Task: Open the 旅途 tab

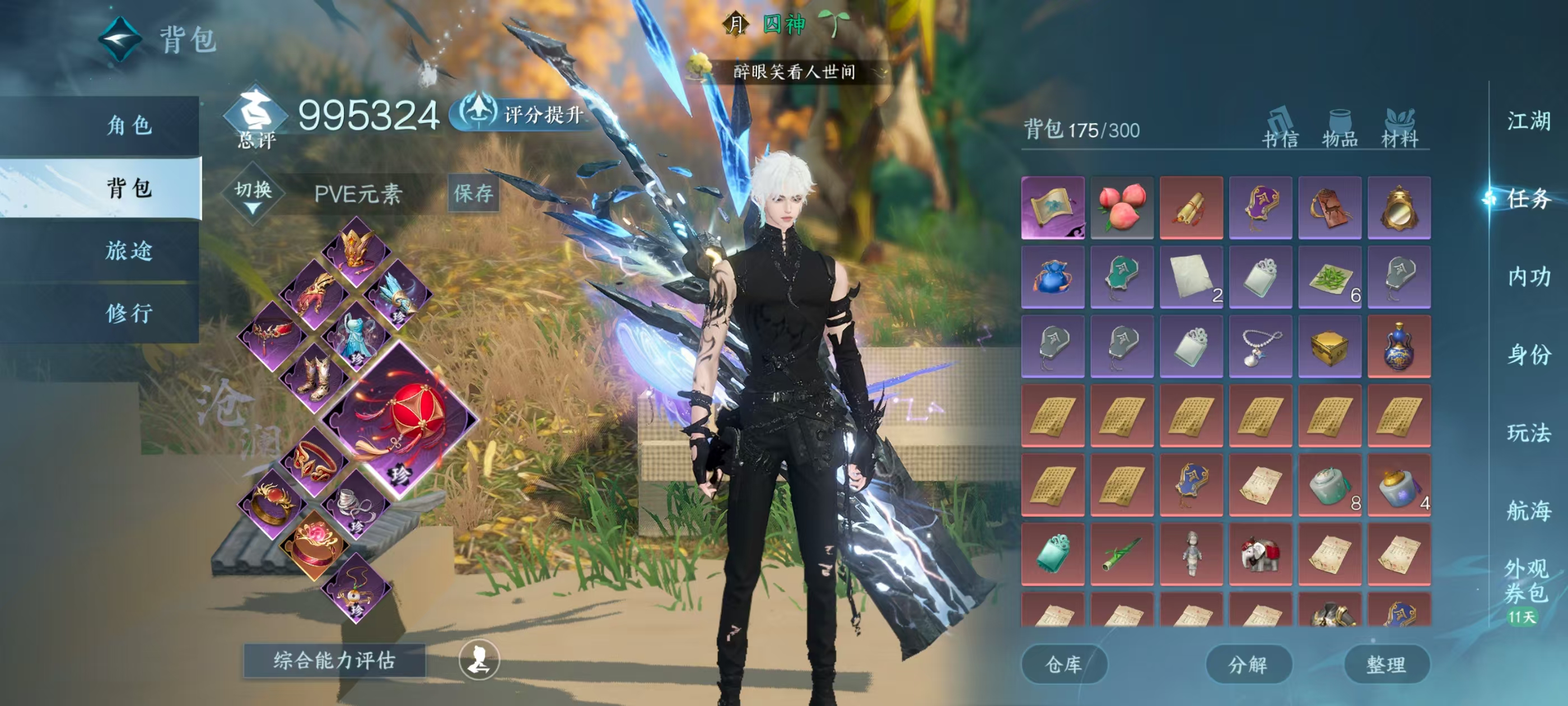Action: (129, 251)
